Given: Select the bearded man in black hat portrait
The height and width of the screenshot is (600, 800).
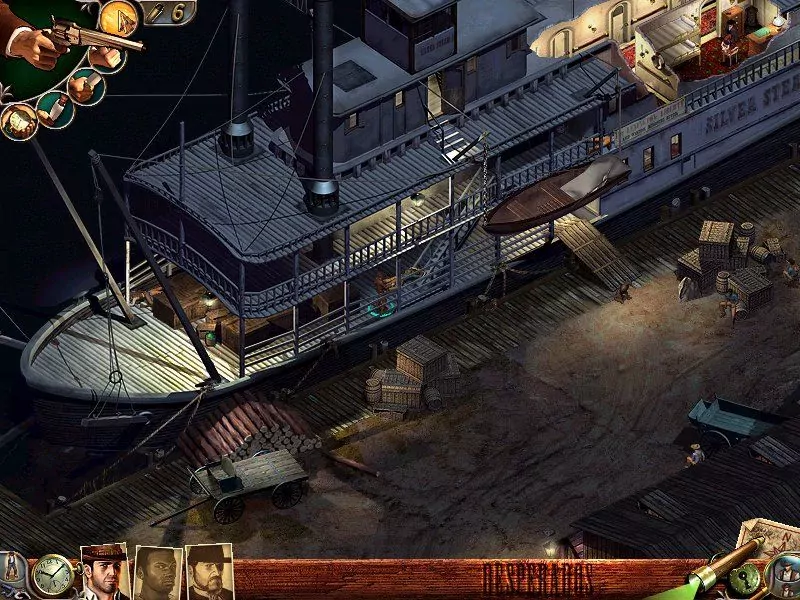Looking at the screenshot, I should [x=209, y=573].
